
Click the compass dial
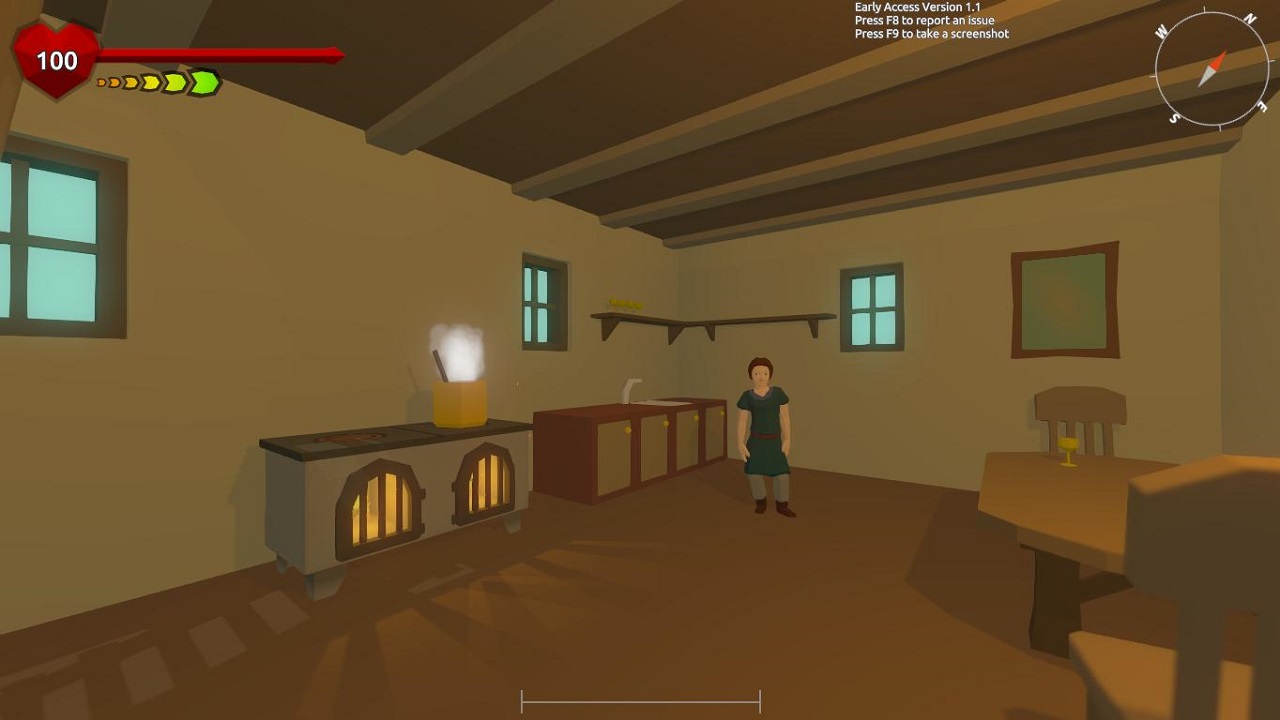(x=1211, y=68)
